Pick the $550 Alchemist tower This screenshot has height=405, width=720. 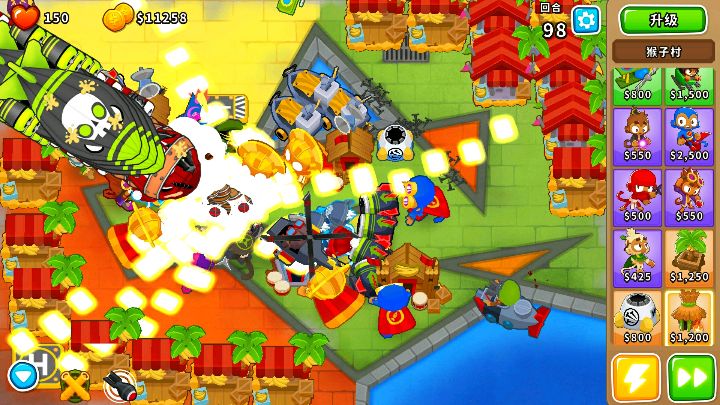coord(689,195)
